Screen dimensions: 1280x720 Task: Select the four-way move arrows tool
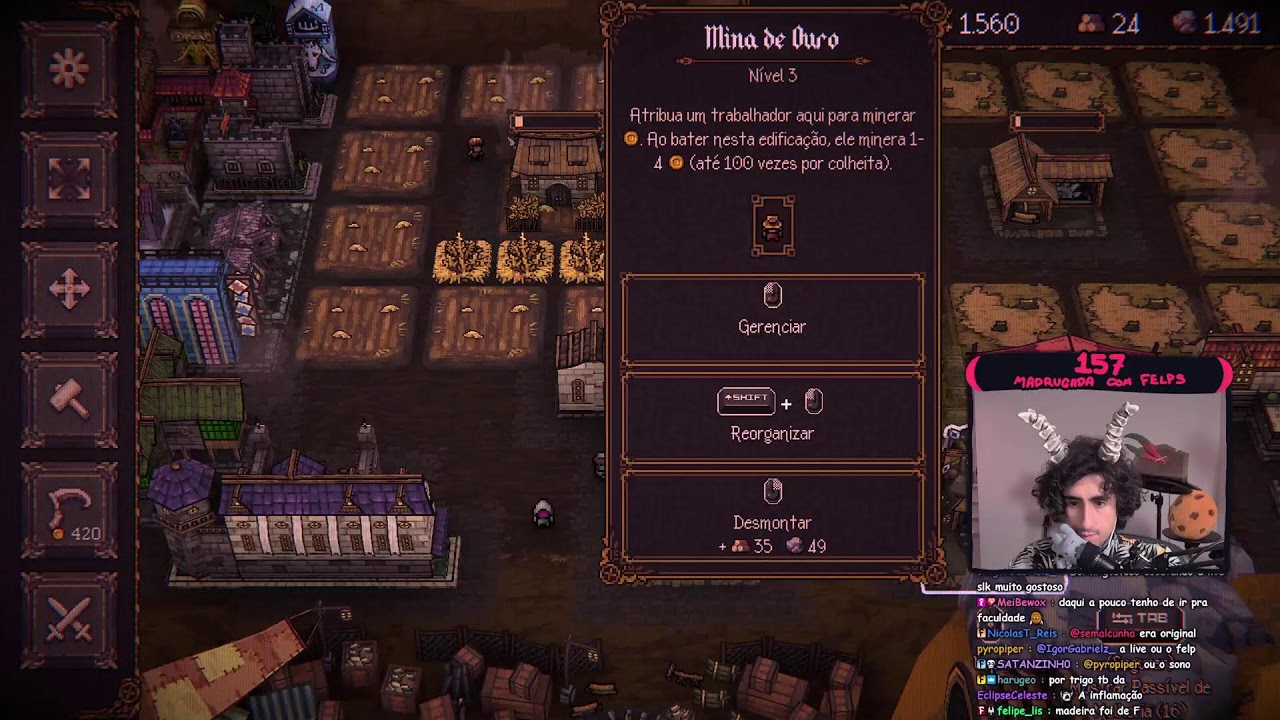click(69, 289)
